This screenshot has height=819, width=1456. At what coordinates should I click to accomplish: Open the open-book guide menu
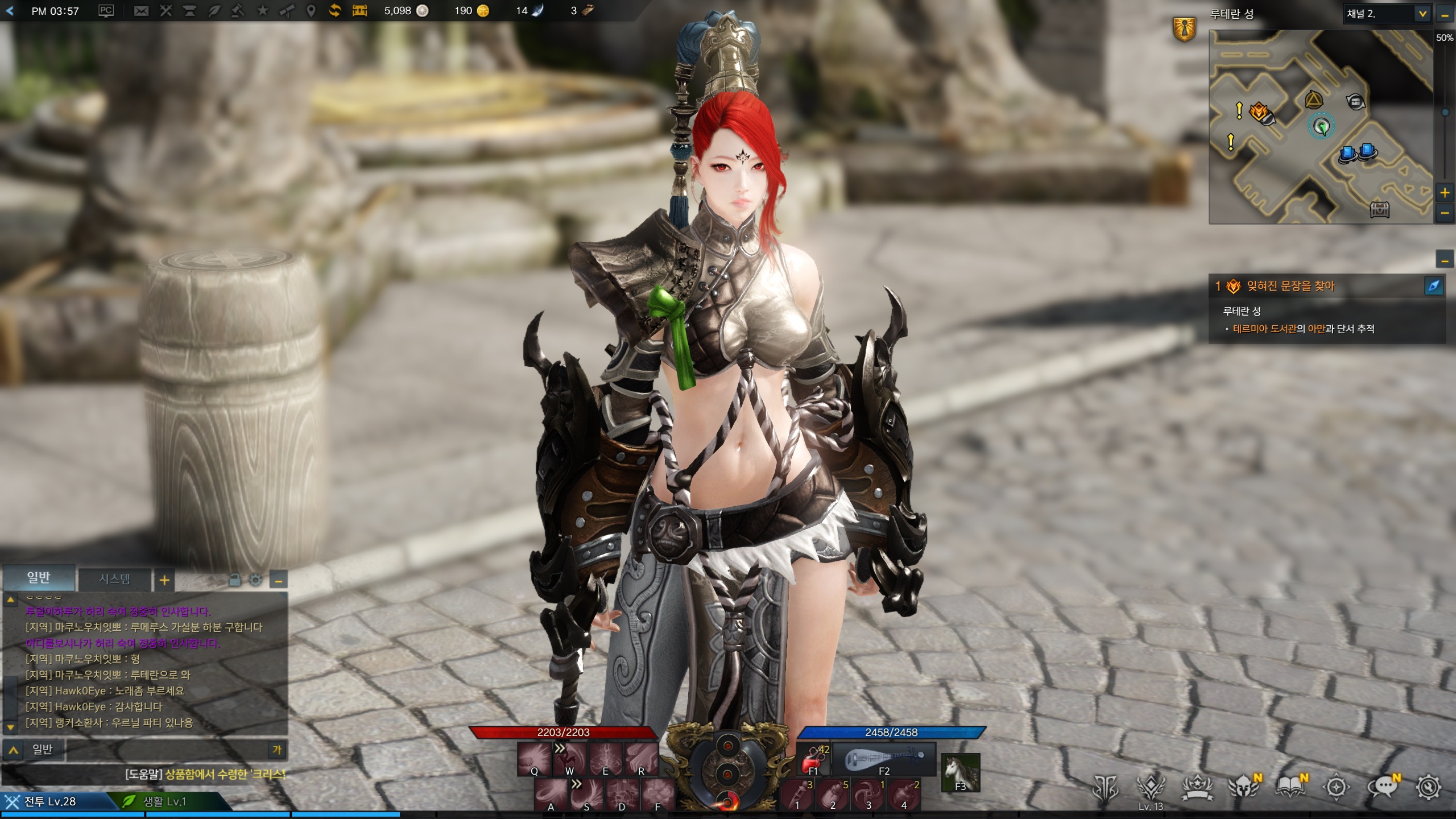coord(1290,787)
